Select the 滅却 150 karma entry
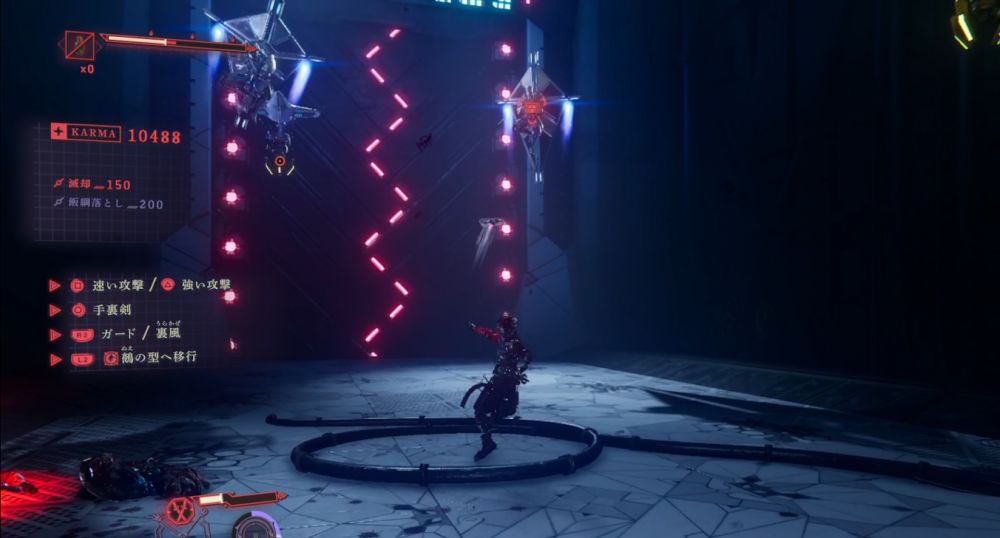The height and width of the screenshot is (538, 1000). coord(98,185)
